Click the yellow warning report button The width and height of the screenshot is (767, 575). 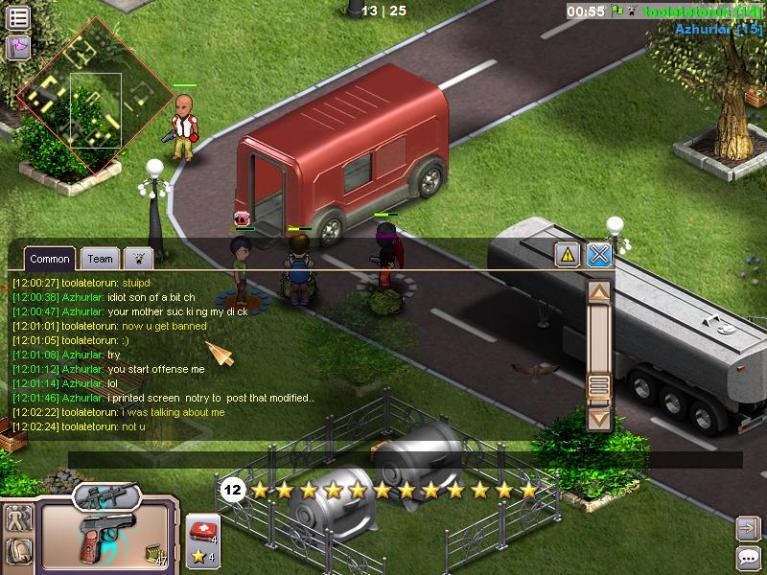[568, 255]
